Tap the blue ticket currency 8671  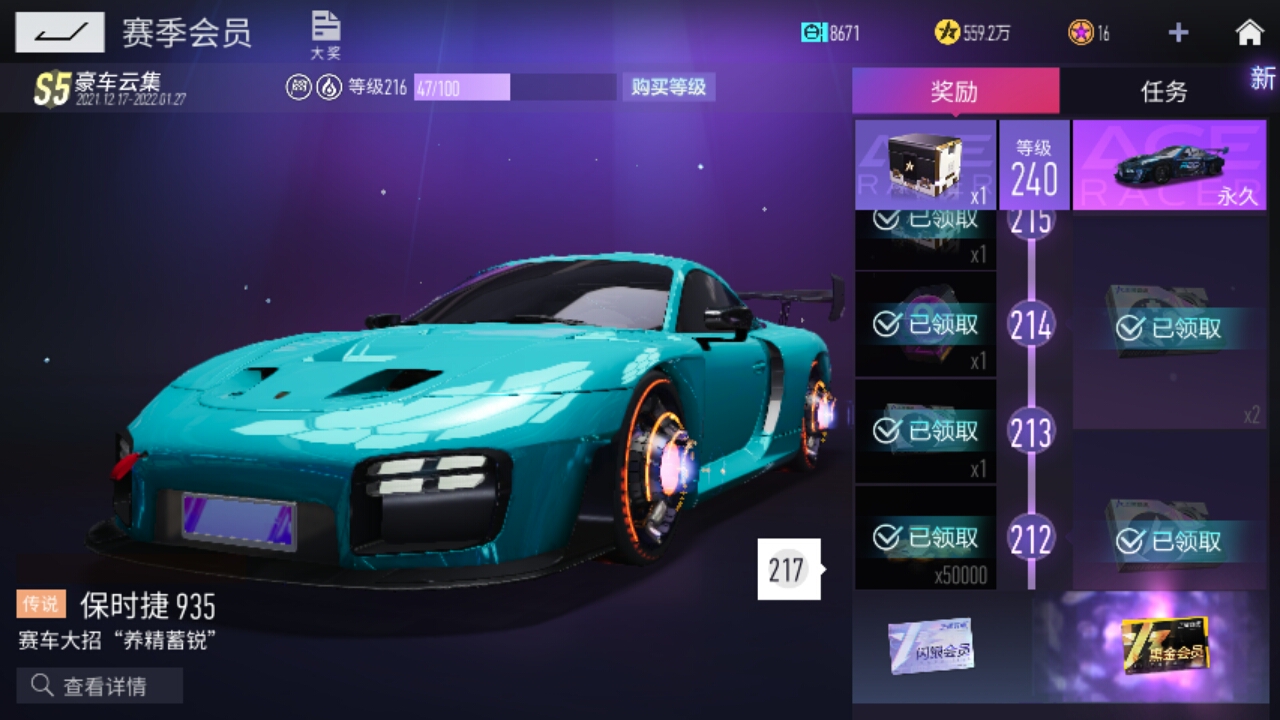tap(830, 33)
